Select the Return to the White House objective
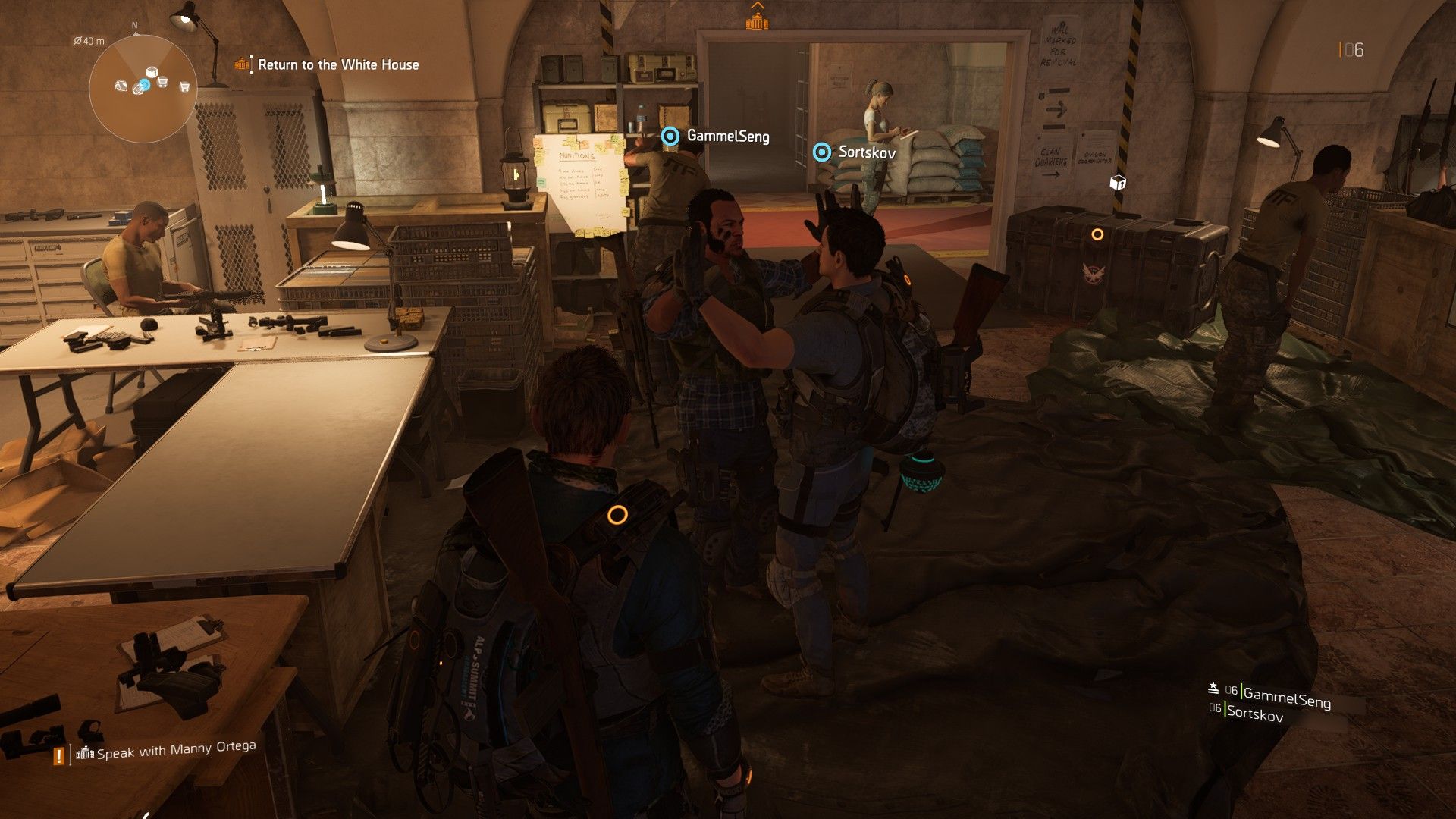The height and width of the screenshot is (819, 1456). [337, 65]
